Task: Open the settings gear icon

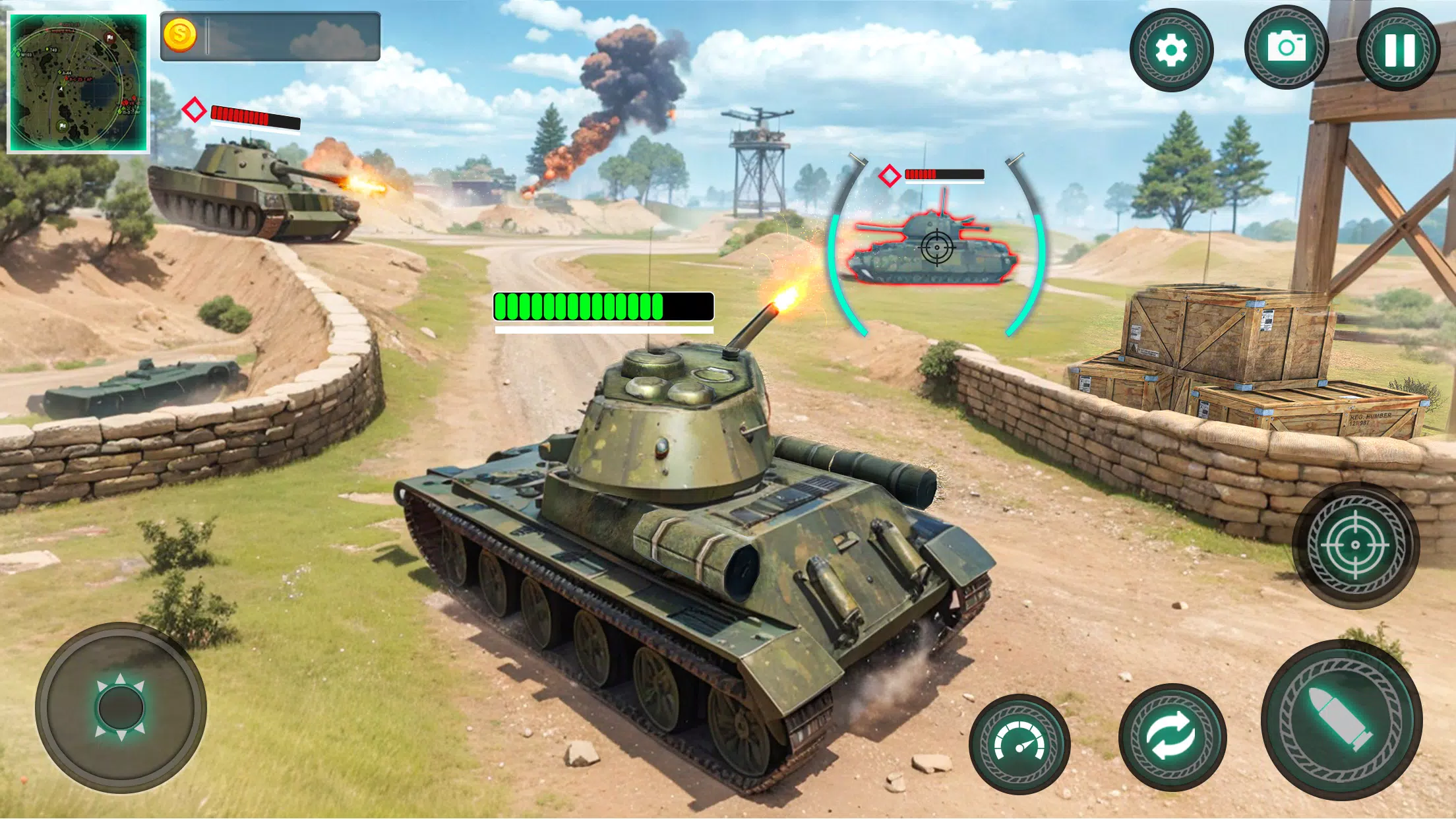Action: [1172, 47]
